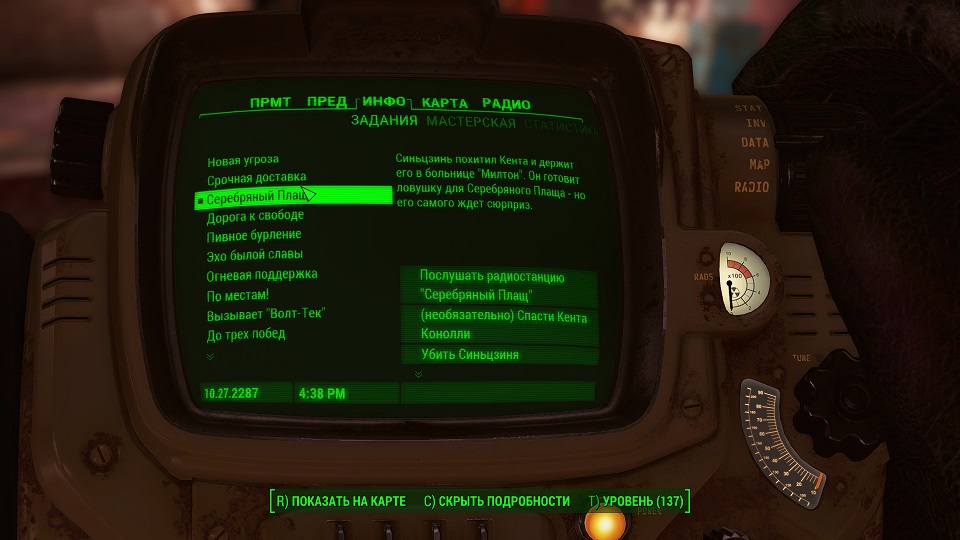This screenshot has height=540, width=960.
Task: Select the quest Пивное бурление
Action: (x=254, y=235)
